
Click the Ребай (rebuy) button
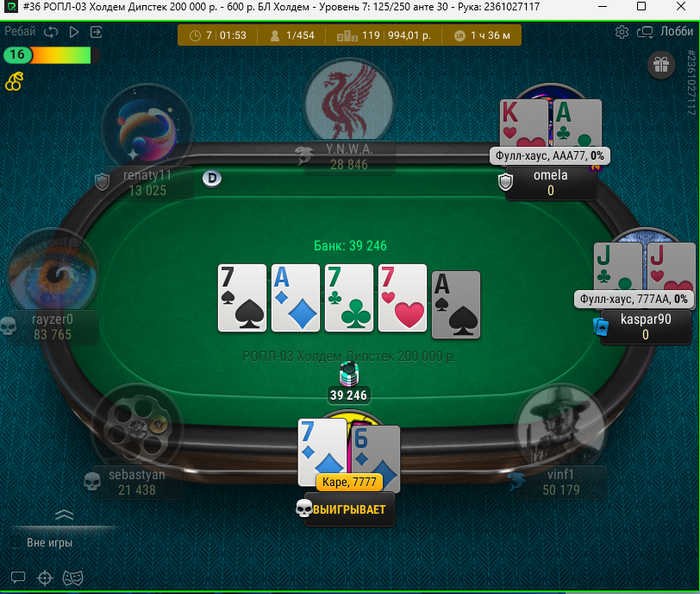(x=19, y=32)
